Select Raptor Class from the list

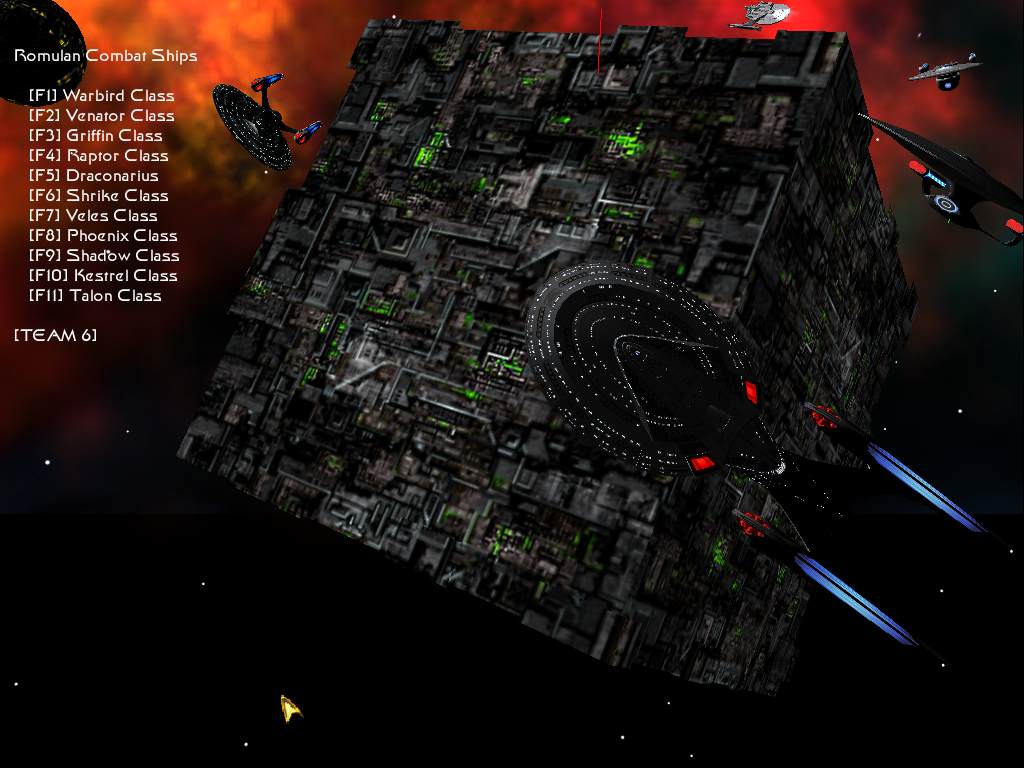coord(99,156)
